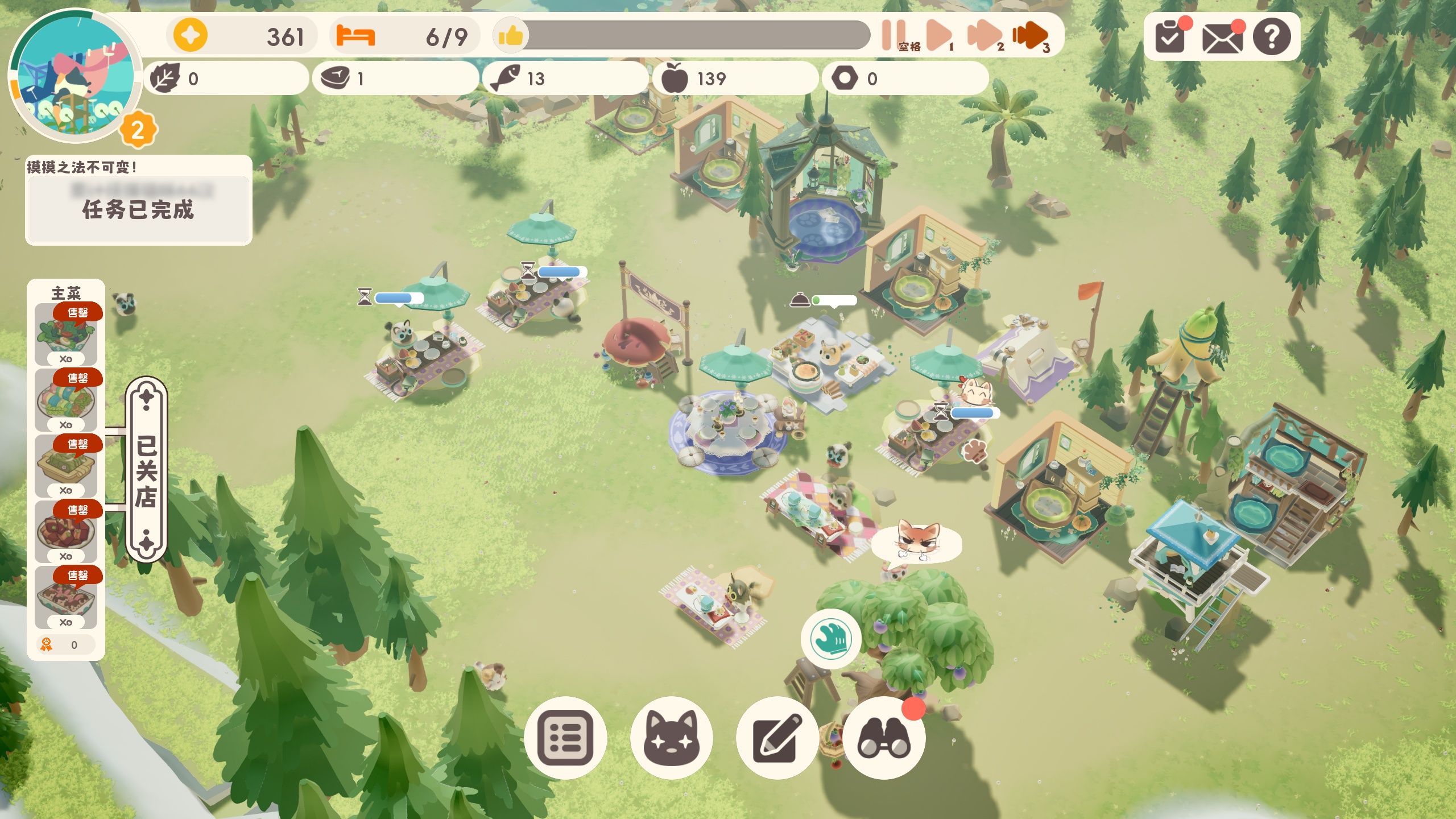Toggle the 已关店 shop closed sign
The image size is (1456, 819).
tap(146, 470)
